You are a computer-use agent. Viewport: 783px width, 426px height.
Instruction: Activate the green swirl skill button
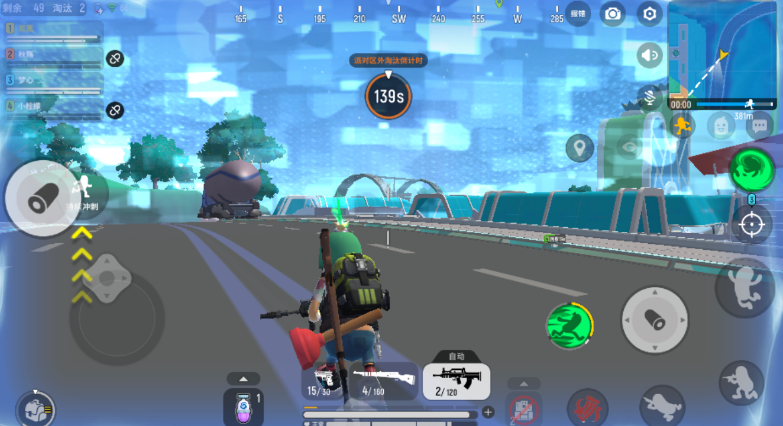coord(752,169)
